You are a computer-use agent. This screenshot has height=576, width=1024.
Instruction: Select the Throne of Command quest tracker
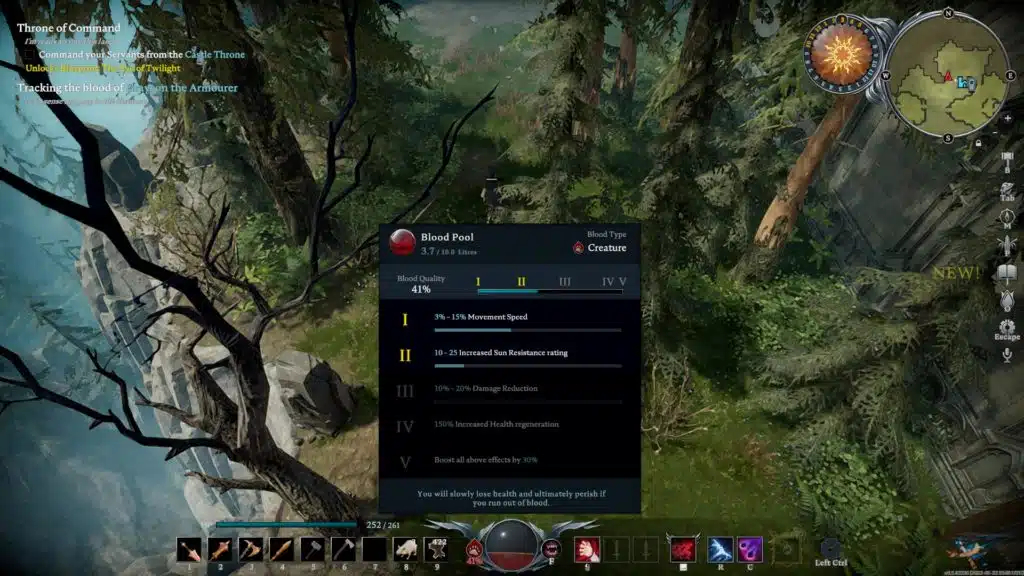pos(68,28)
